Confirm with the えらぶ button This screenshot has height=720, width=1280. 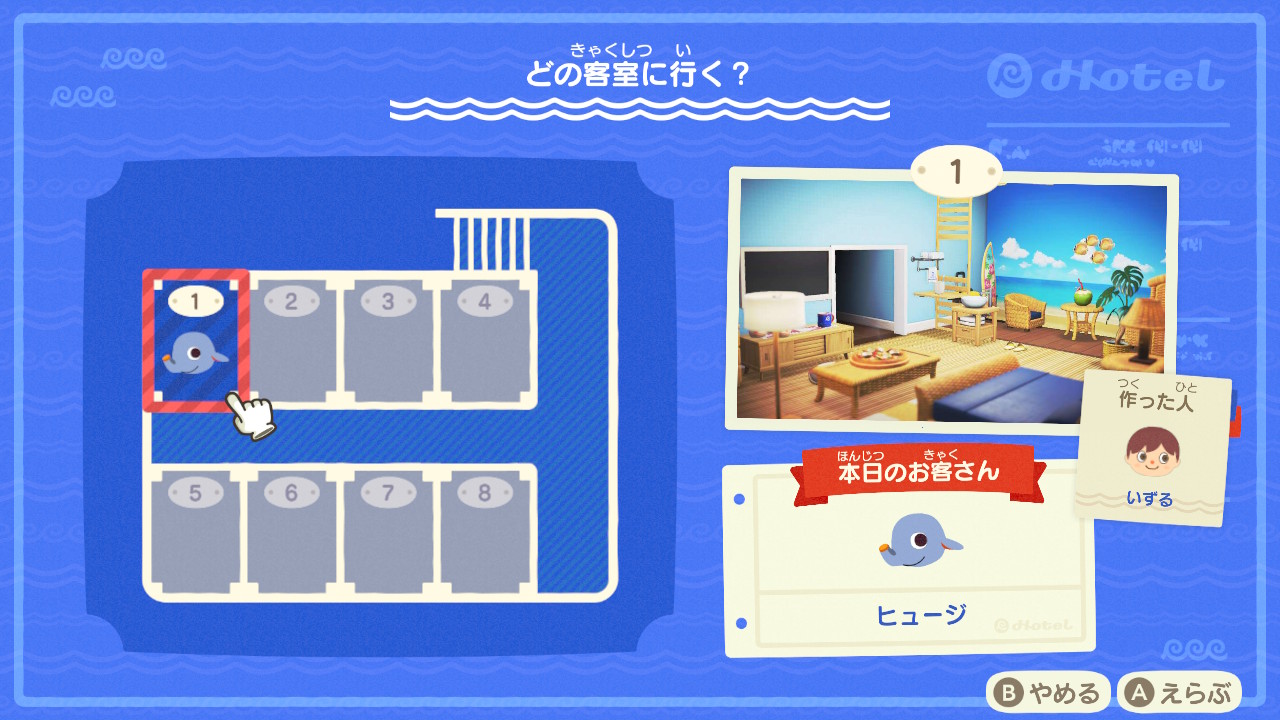pyautogui.click(x=1180, y=692)
